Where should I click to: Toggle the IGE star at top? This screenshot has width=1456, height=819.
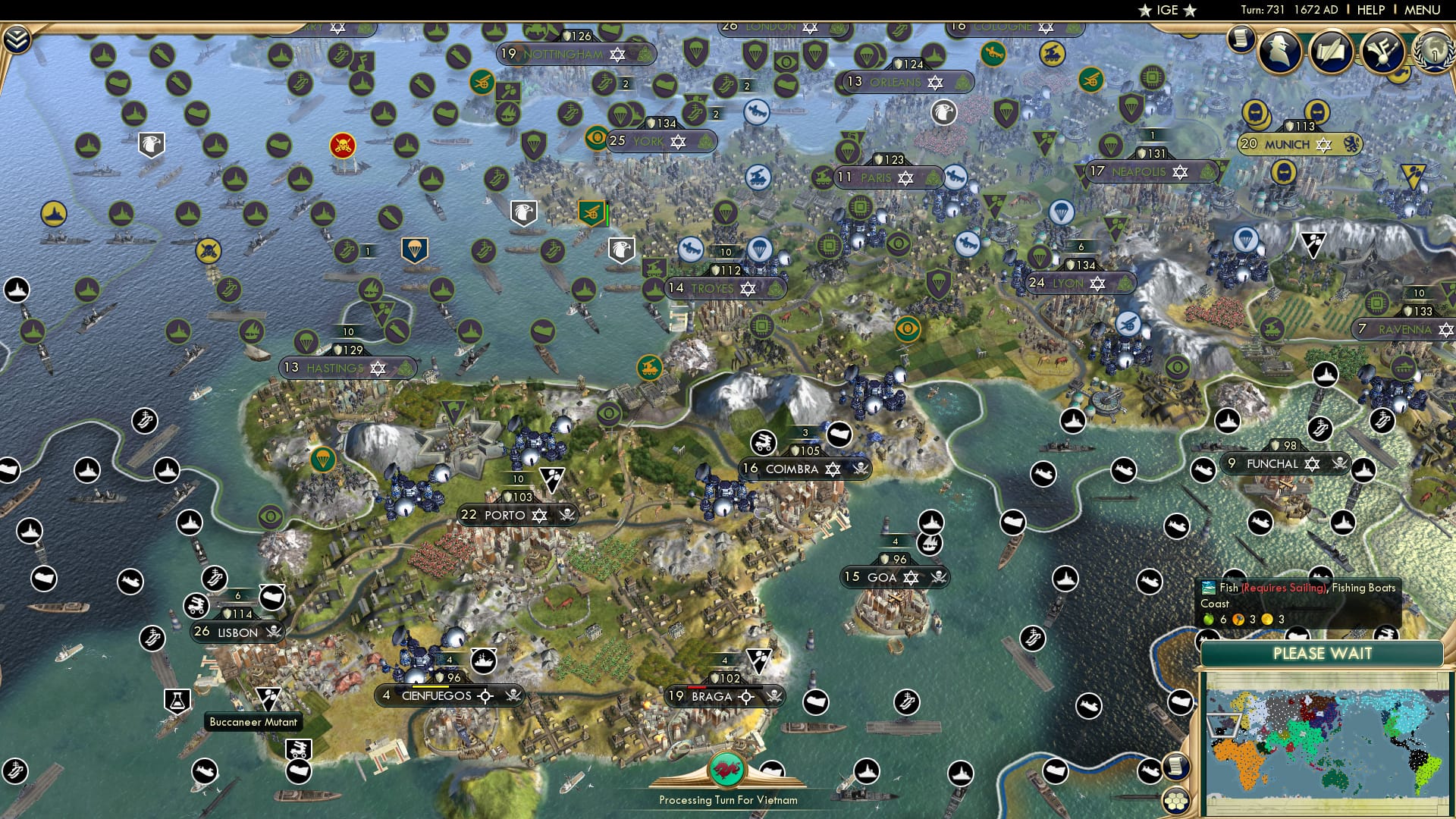click(x=1145, y=11)
